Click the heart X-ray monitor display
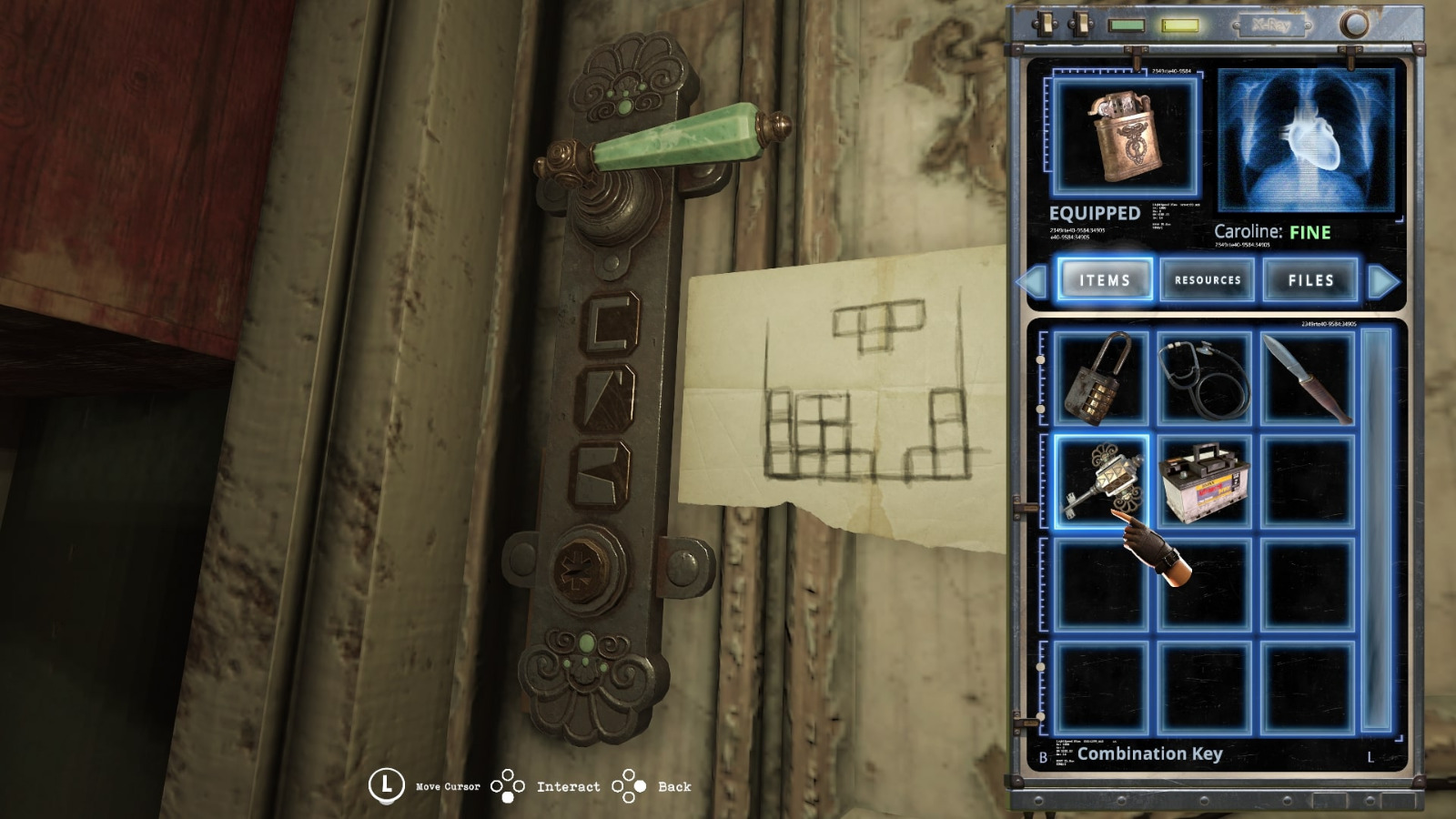This screenshot has height=819, width=1456. tap(1305, 141)
